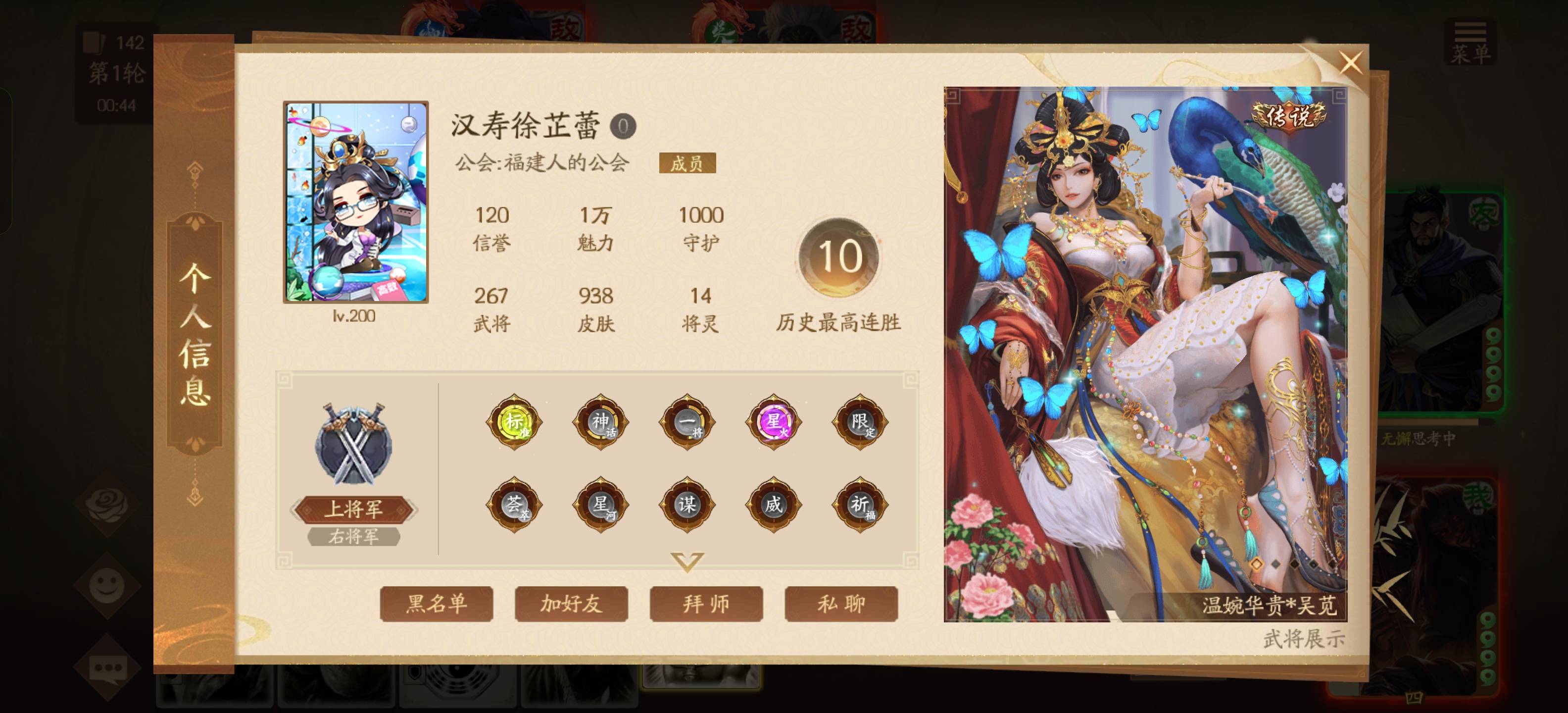Select the 一将 mode badge
1568x713 pixels.
pos(687,421)
